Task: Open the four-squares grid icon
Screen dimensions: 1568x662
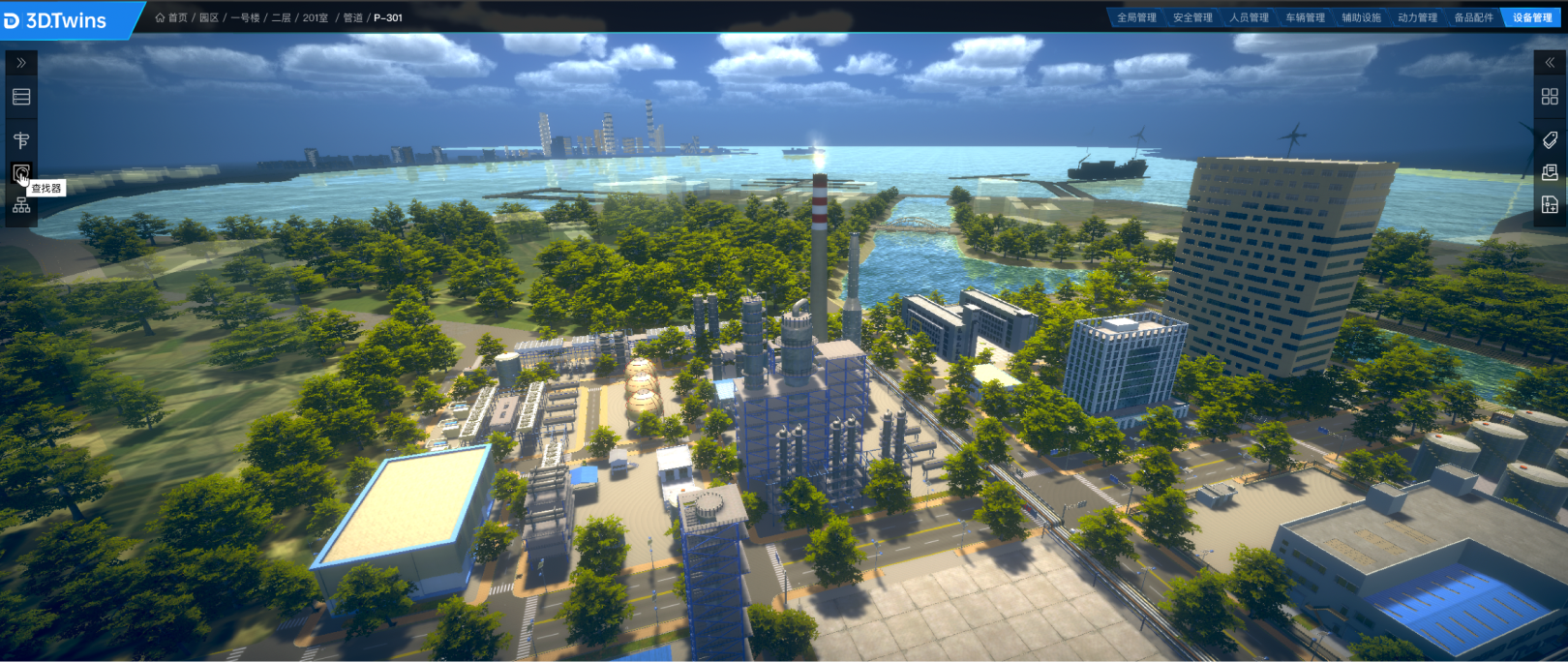Action: click(1550, 97)
